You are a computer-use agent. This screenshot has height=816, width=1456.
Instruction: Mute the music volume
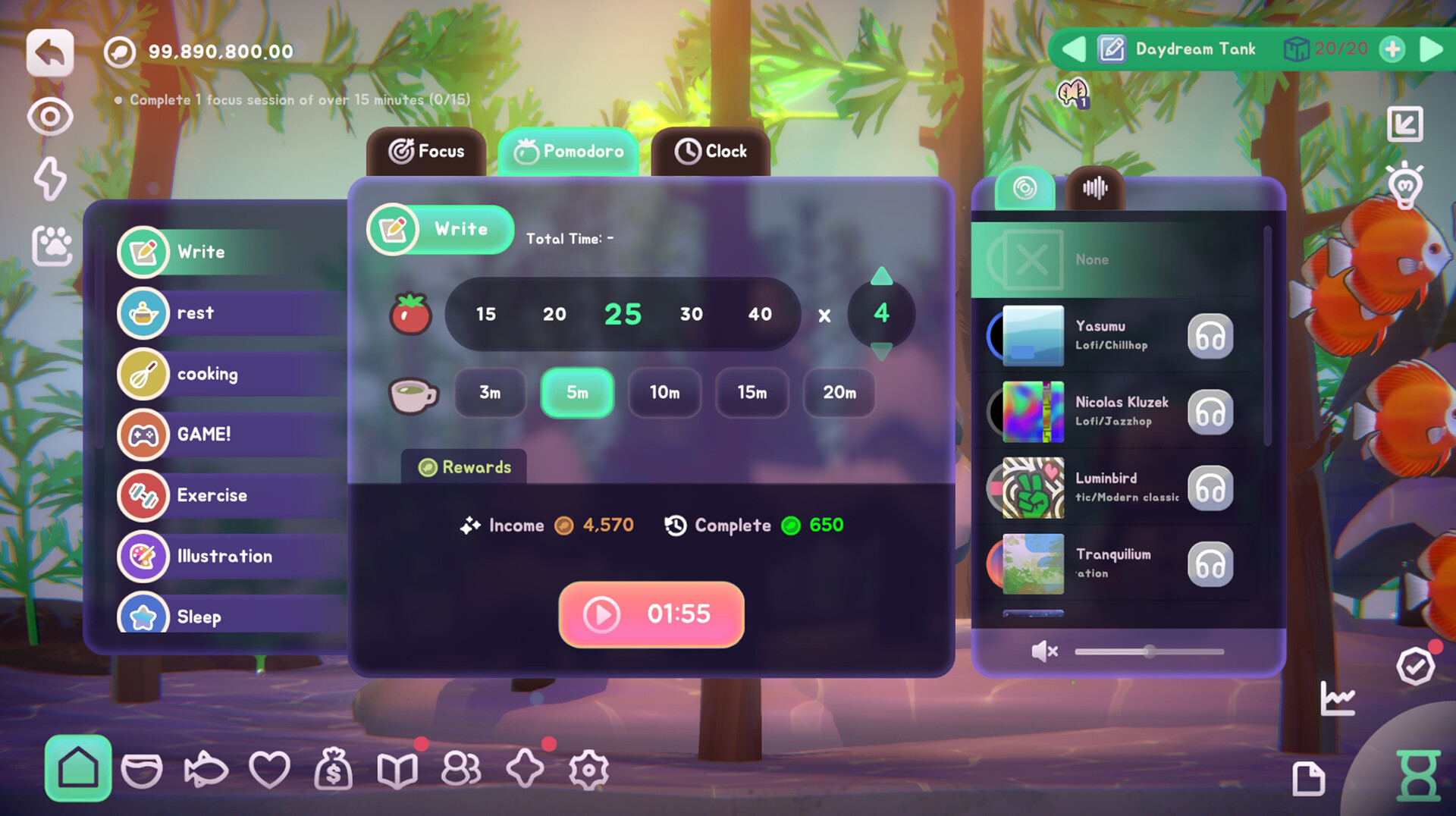(x=1045, y=651)
